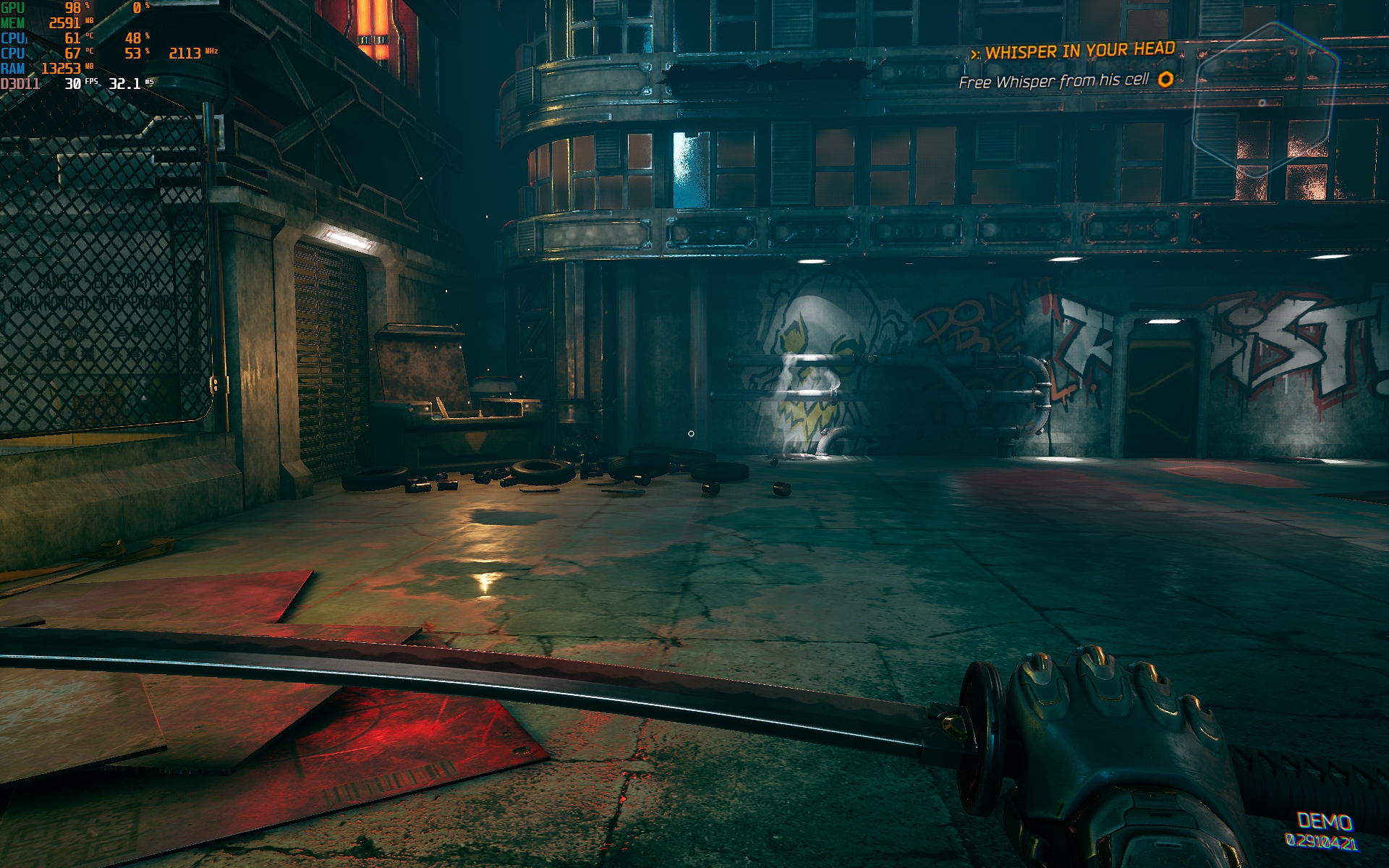
Task: Click the Free Whisper from his cell objective
Action: pyautogui.click(x=1053, y=81)
